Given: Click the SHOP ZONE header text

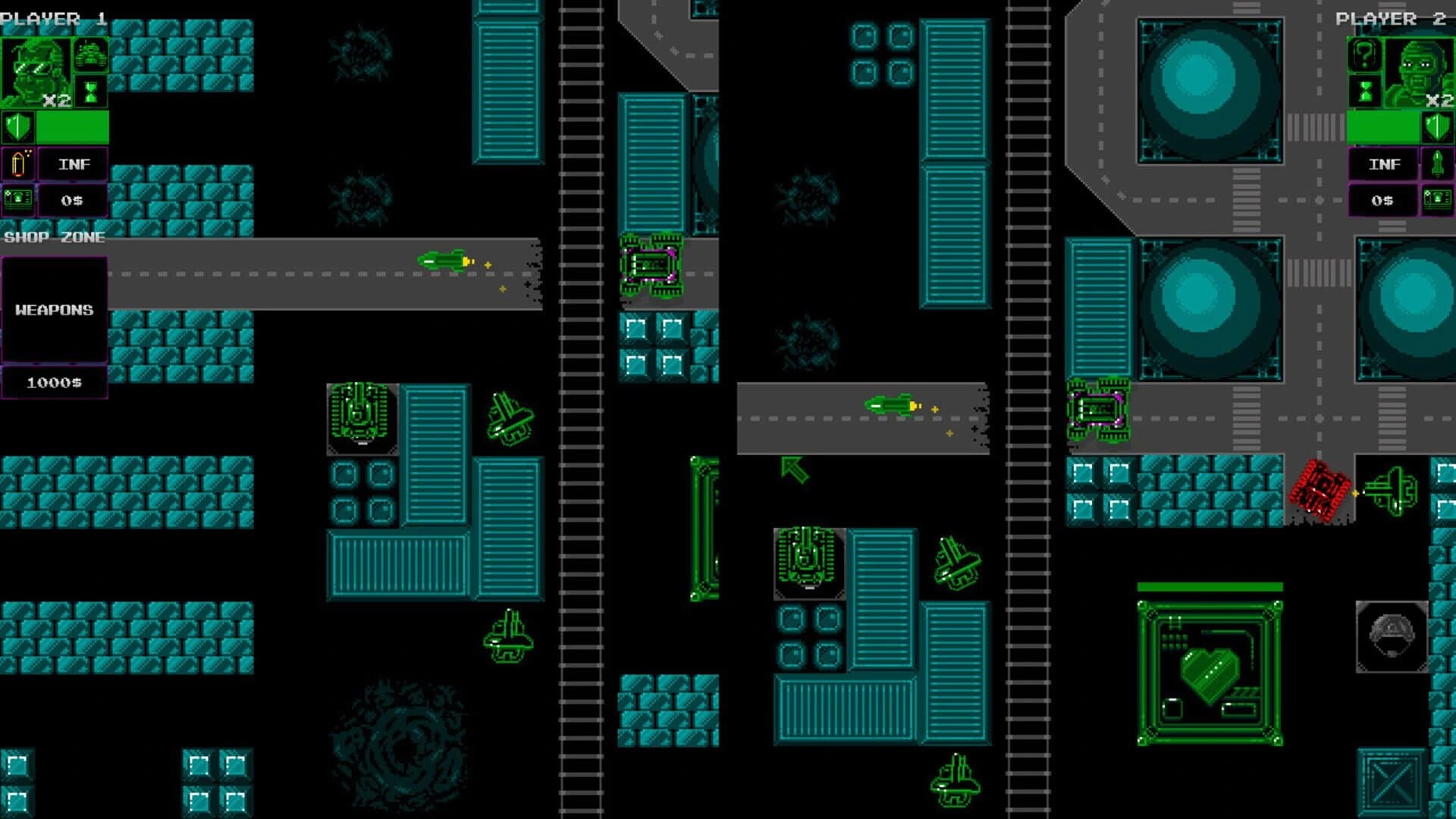Looking at the screenshot, I should (x=55, y=237).
